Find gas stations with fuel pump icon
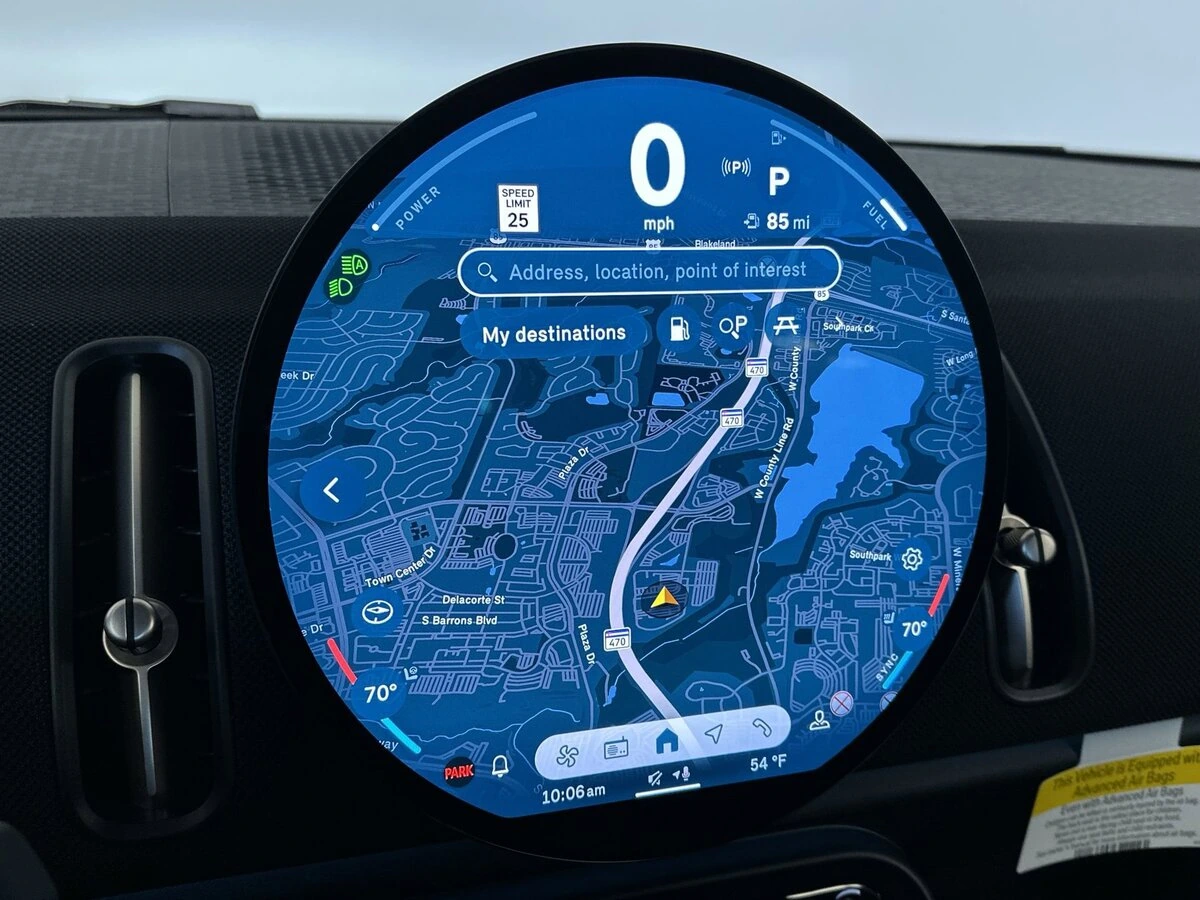This screenshot has width=1200, height=900. point(679,327)
